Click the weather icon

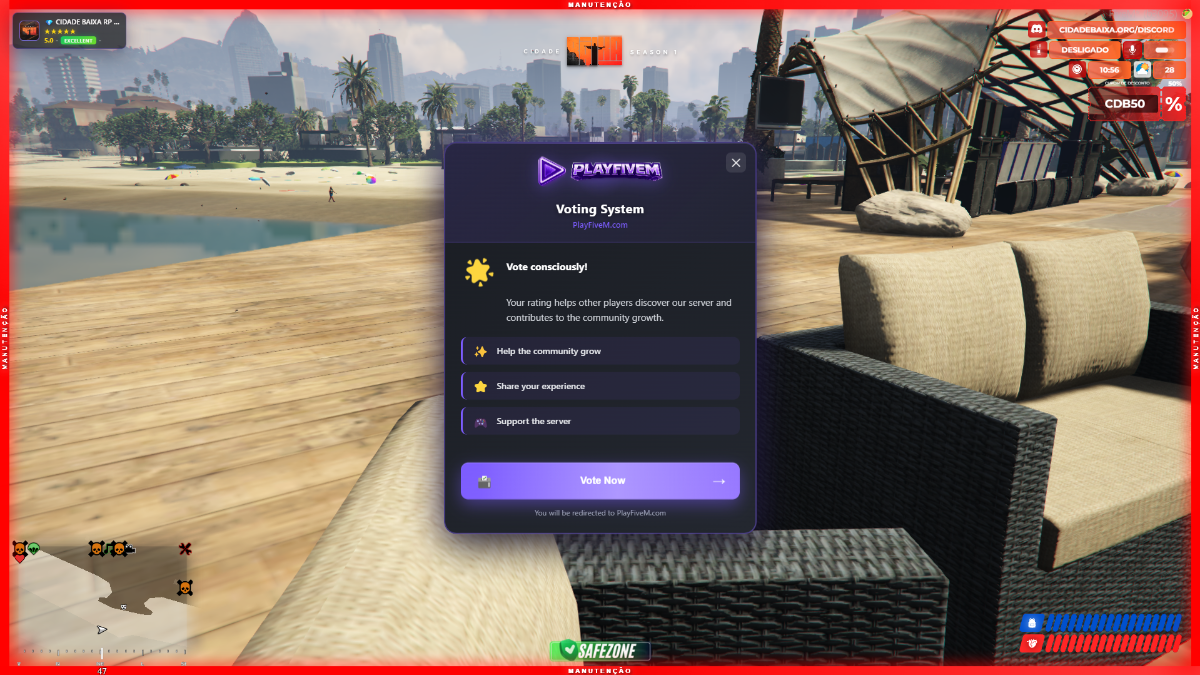(x=1141, y=69)
